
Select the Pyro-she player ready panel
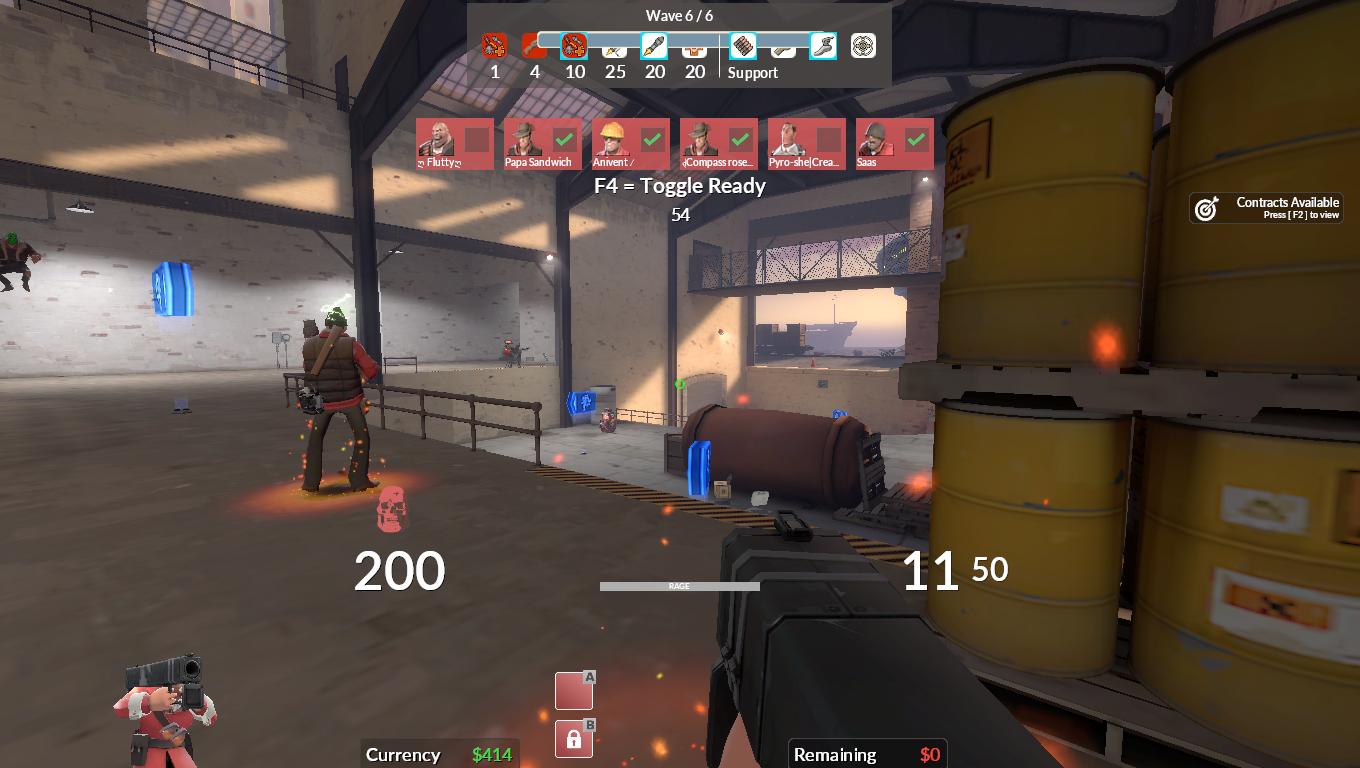[x=807, y=144]
